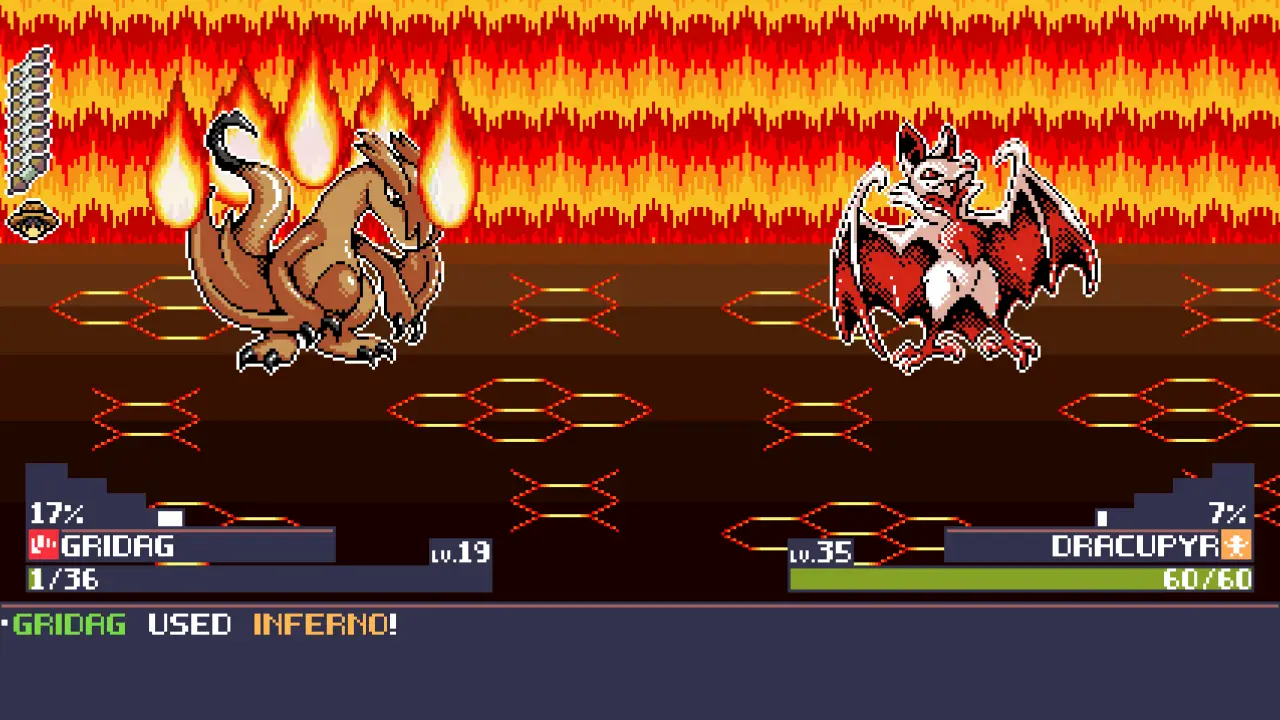Select the DRACUPYR name label
The width and height of the screenshot is (1280, 720).
click(1135, 546)
